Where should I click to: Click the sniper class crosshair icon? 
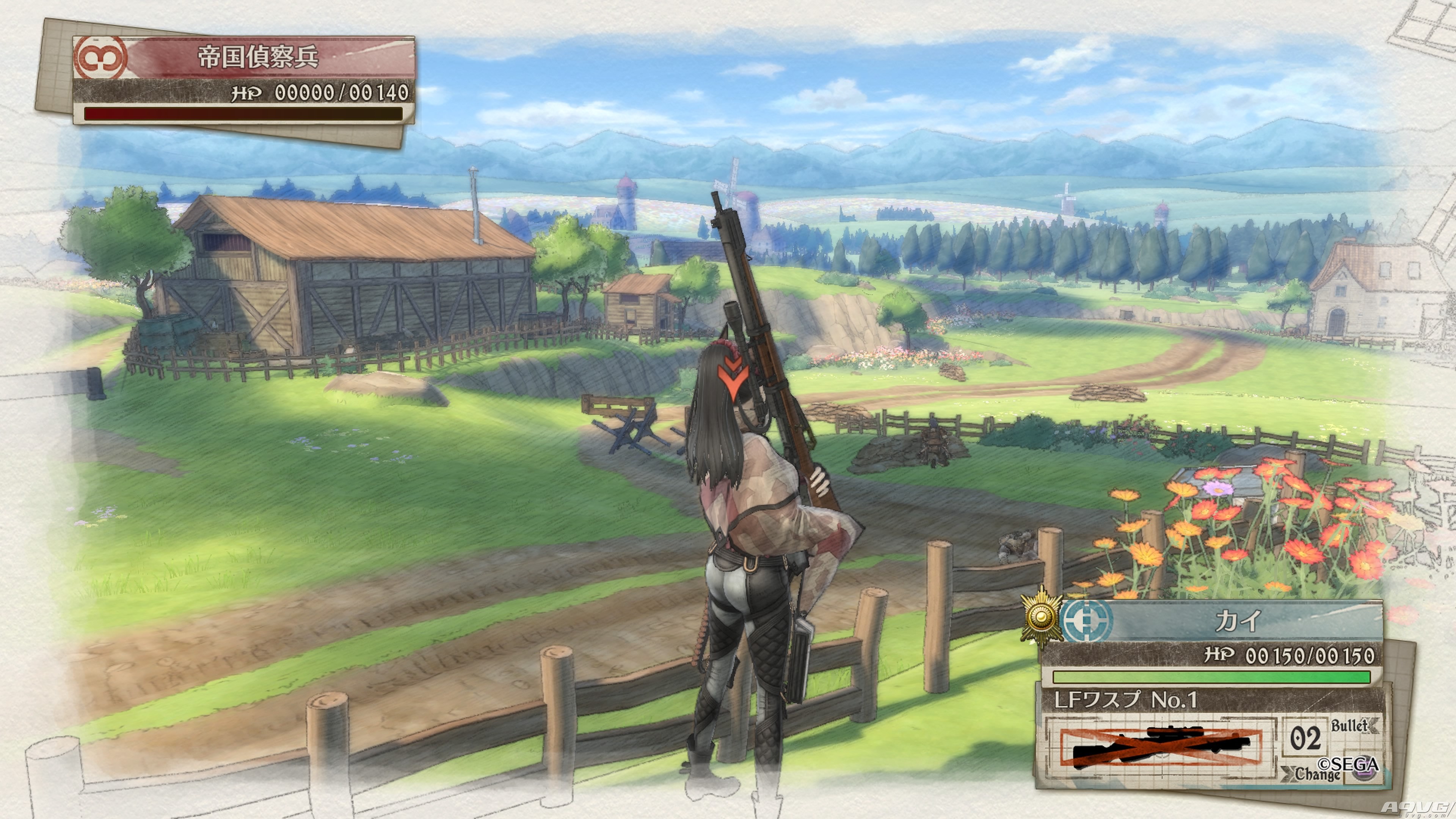coord(1086,620)
